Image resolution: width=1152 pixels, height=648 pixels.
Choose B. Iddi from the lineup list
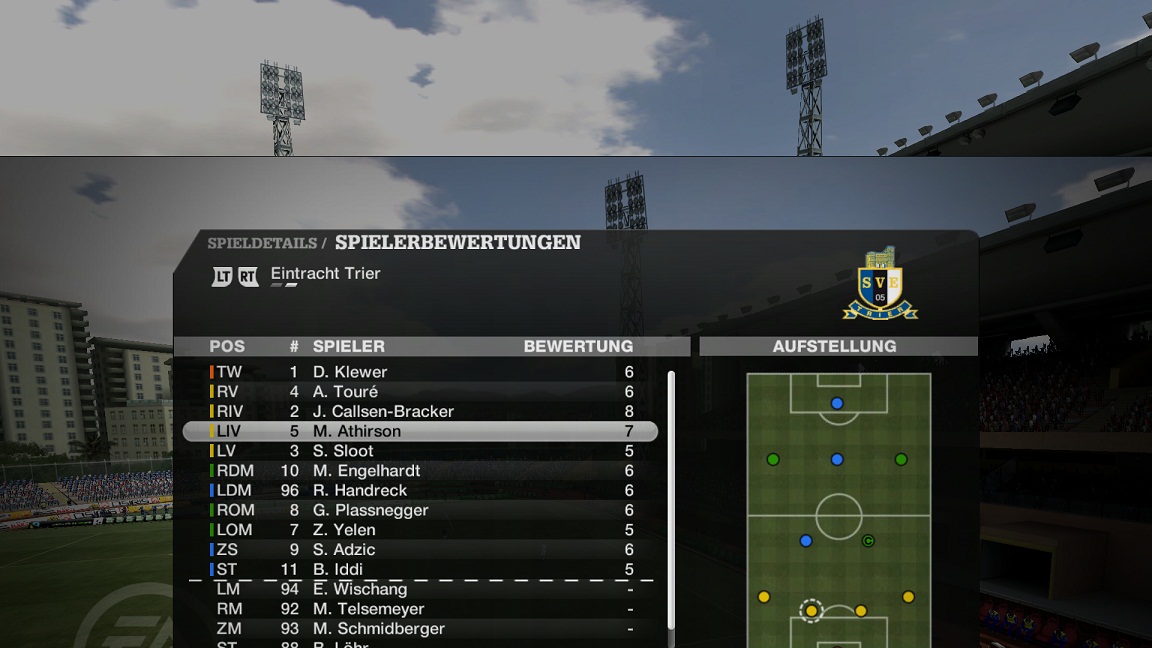pyautogui.click(x=420, y=569)
